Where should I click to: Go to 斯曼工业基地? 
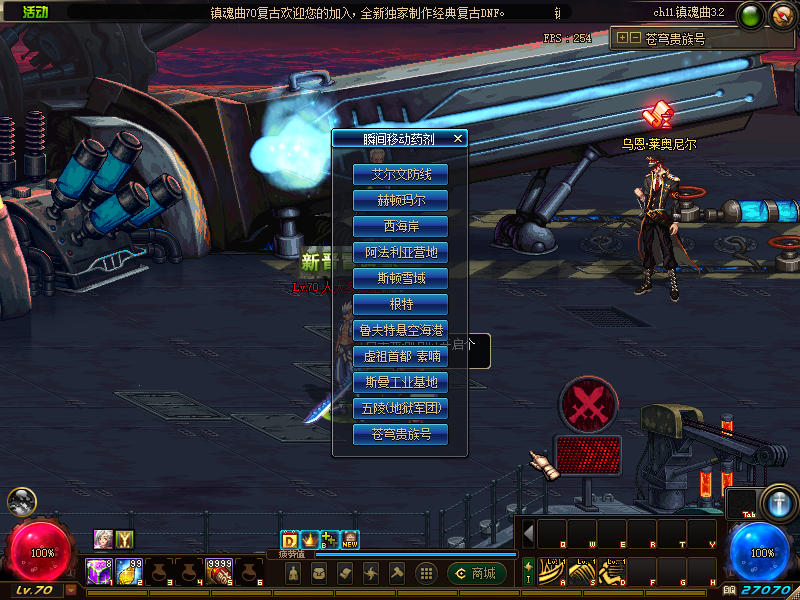click(400, 382)
